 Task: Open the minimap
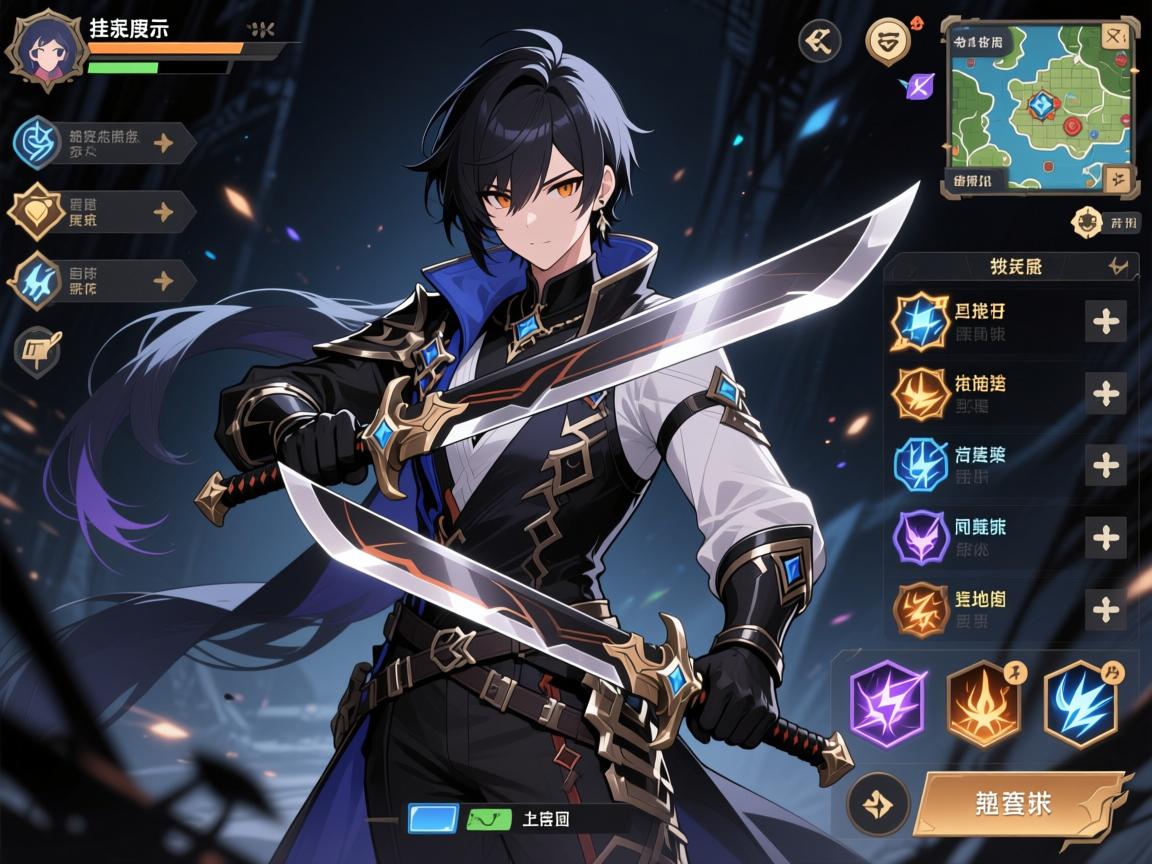point(1038,105)
